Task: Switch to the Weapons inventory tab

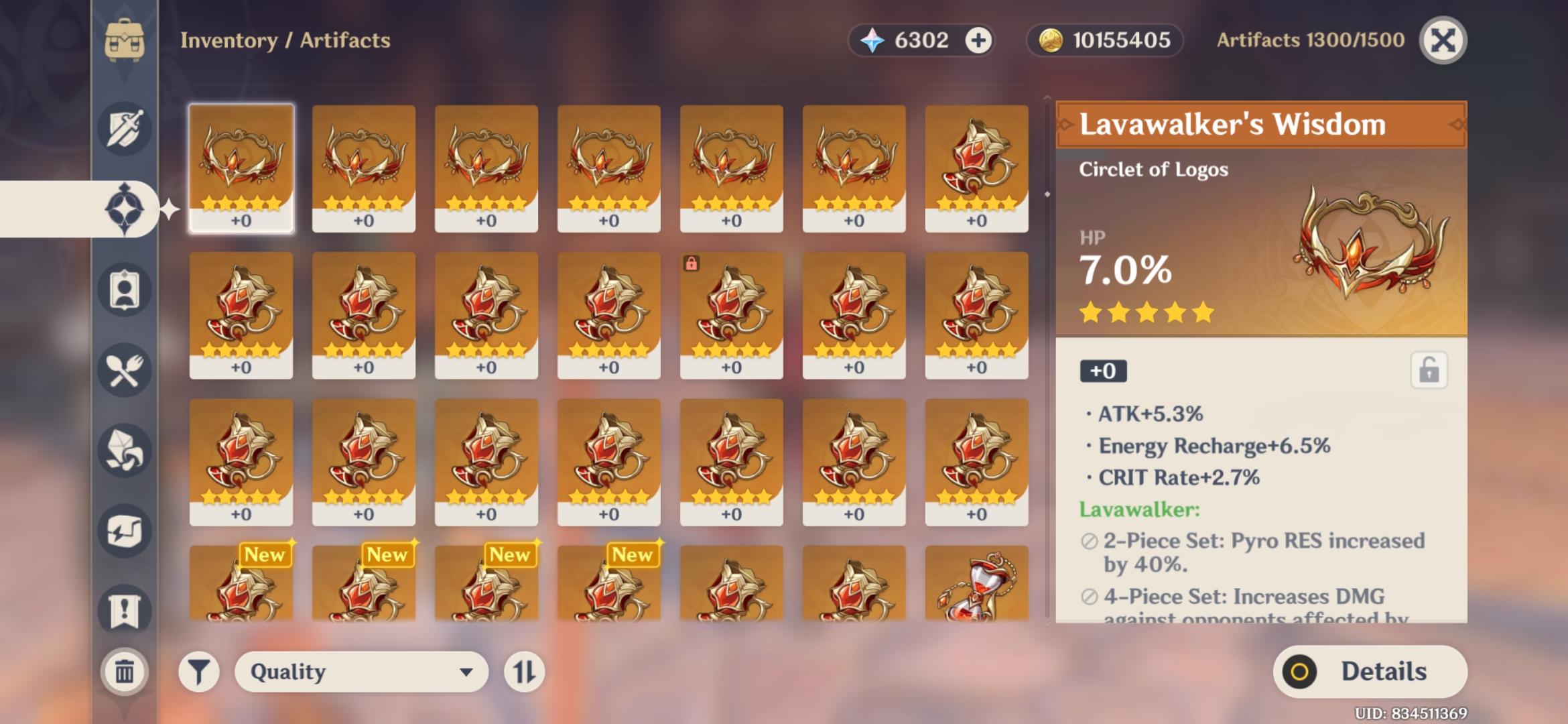Action: tap(124, 129)
